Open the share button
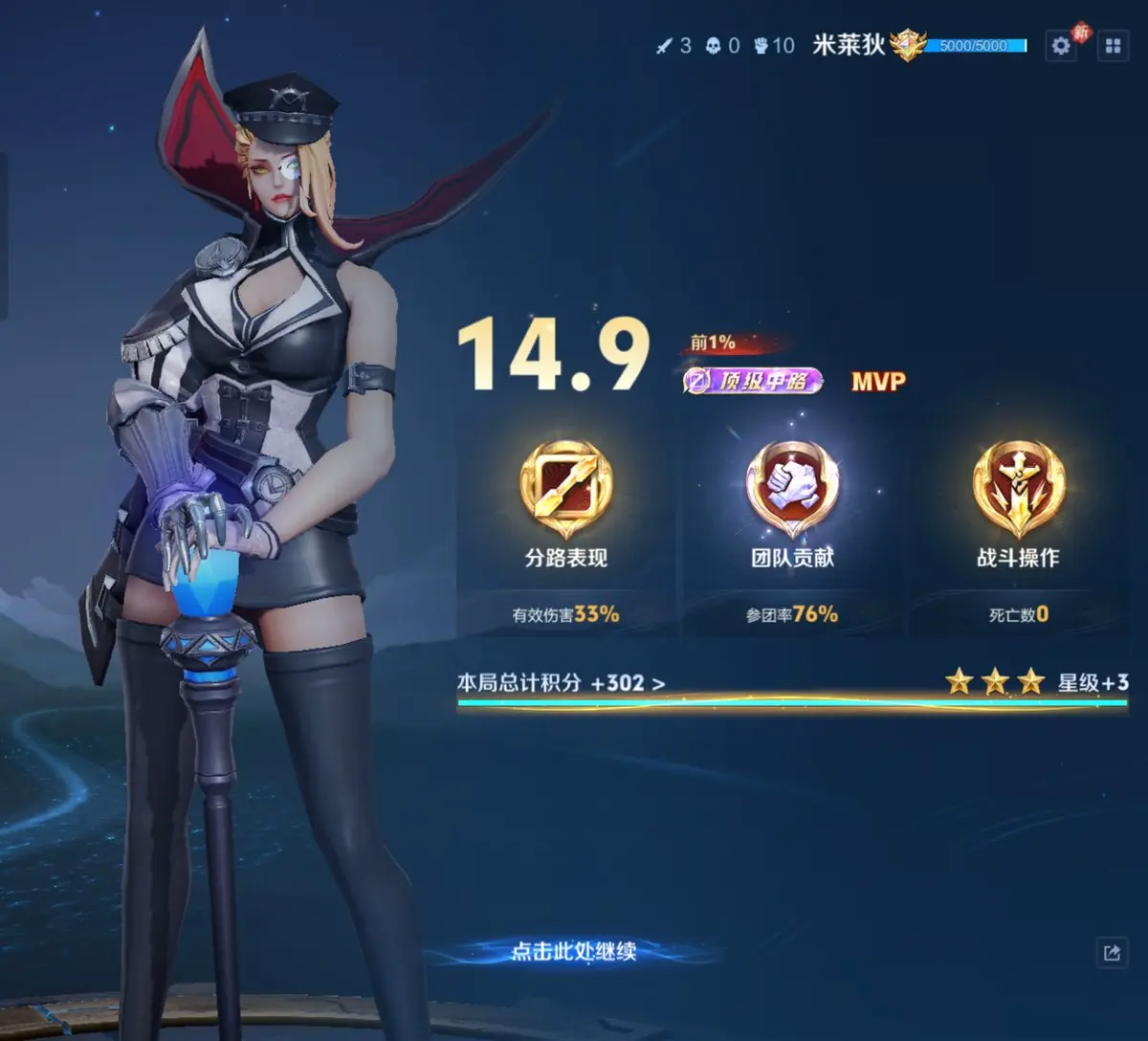The image size is (1148, 1041). pyautogui.click(x=1112, y=952)
